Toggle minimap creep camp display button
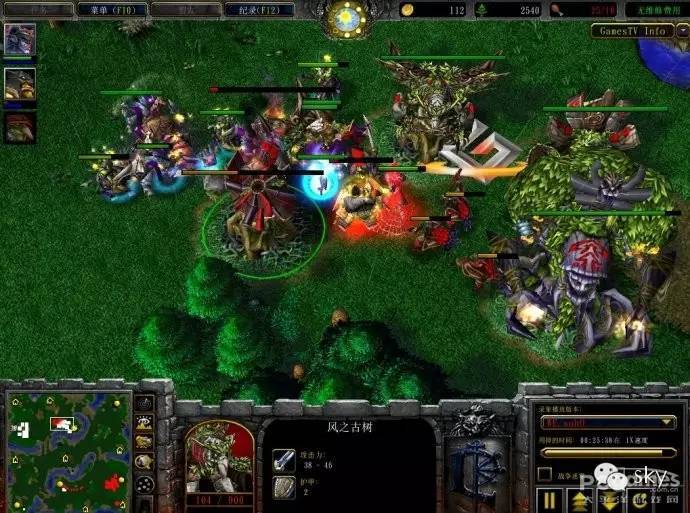 point(145,462)
